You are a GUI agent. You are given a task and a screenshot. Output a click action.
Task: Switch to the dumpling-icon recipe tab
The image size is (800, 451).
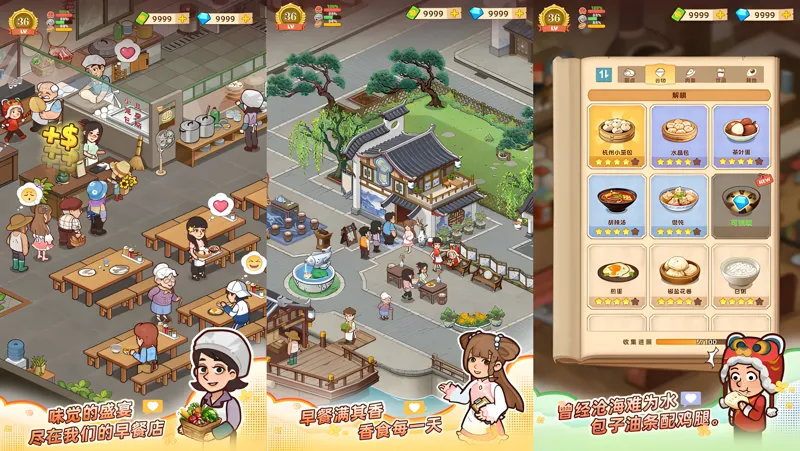[629, 74]
